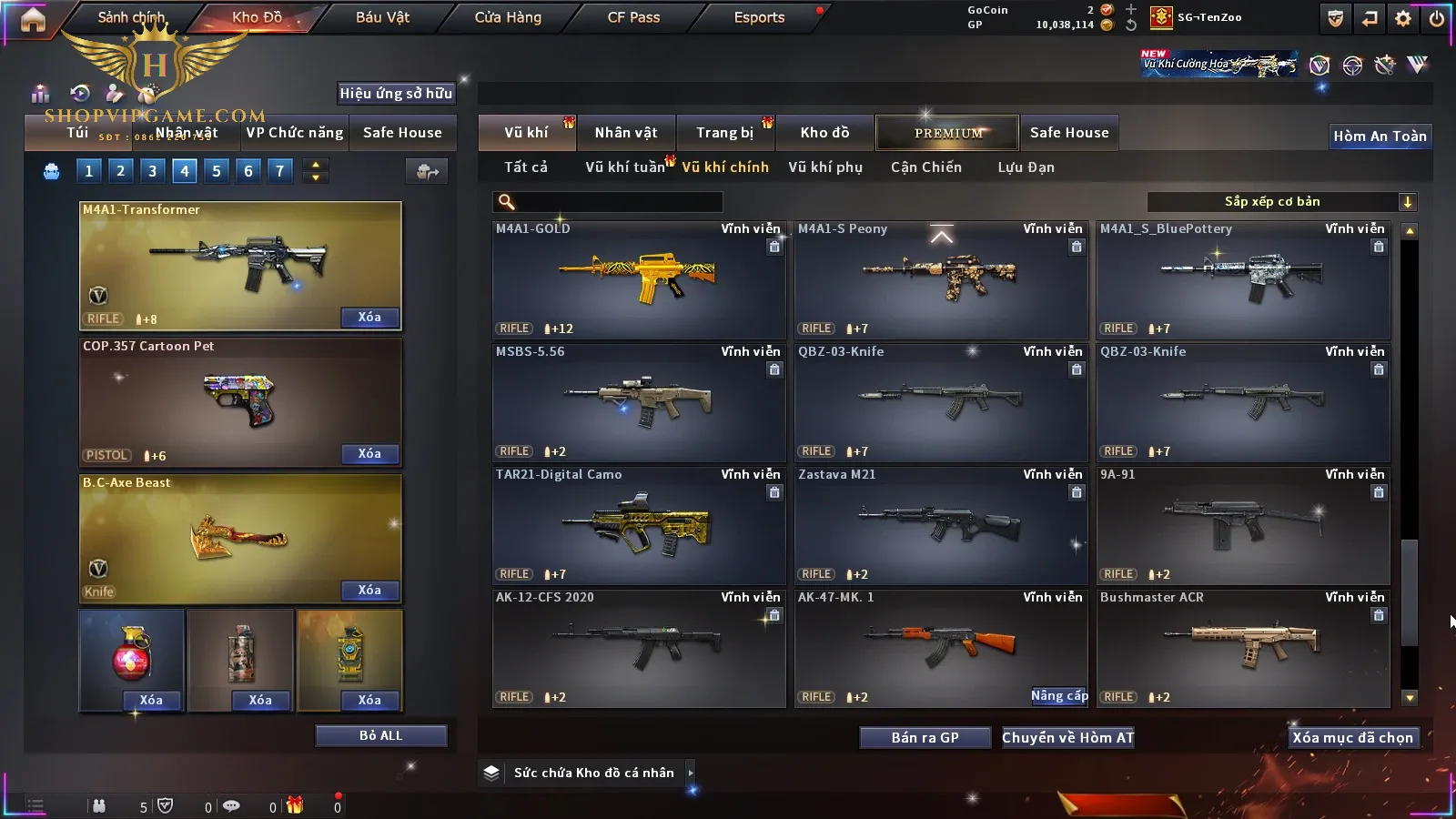This screenshot has width=1456, height=819.
Task: Return to lobby via the home icon
Action: click(33, 19)
